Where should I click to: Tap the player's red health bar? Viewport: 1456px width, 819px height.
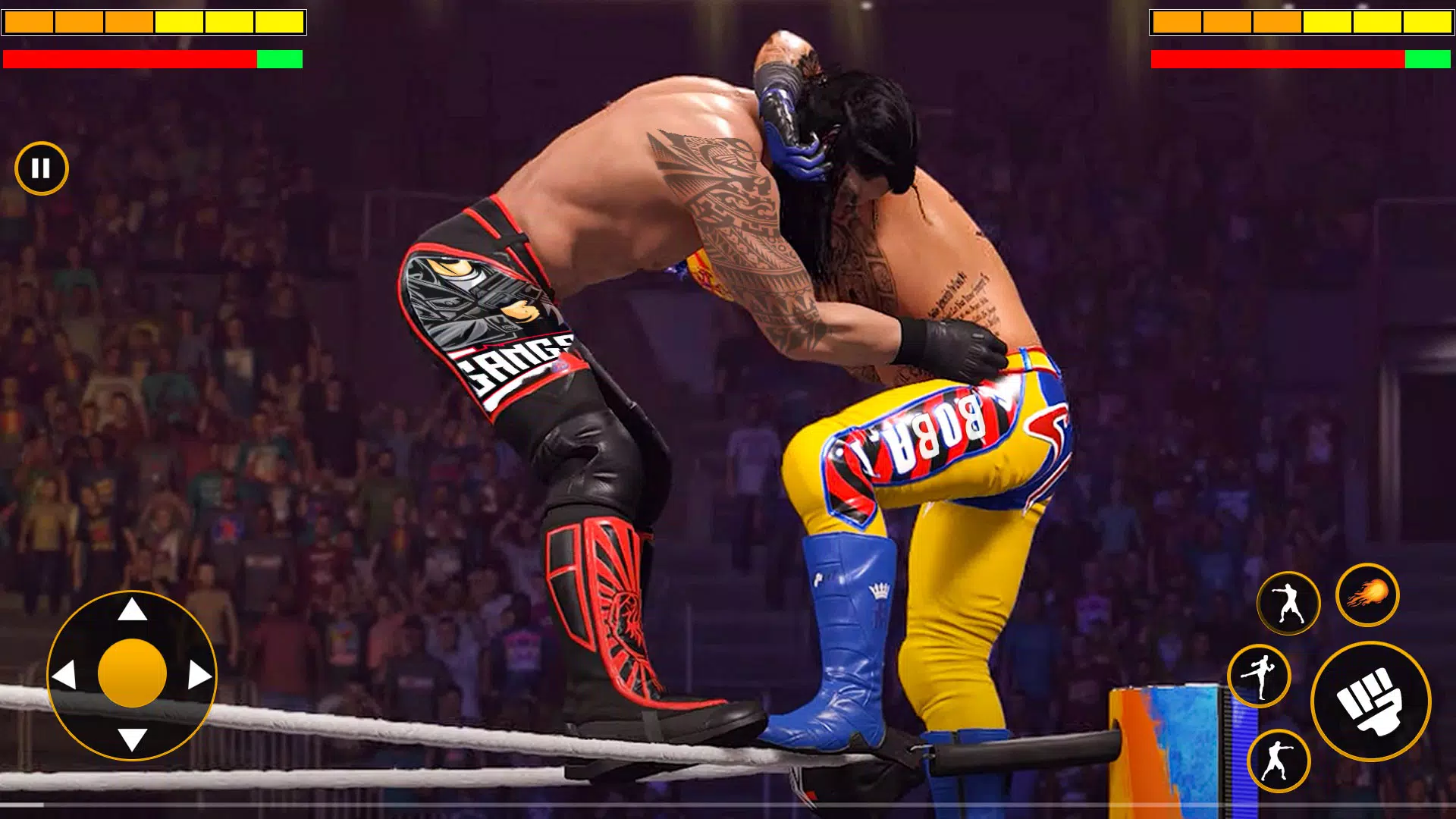tap(129, 58)
